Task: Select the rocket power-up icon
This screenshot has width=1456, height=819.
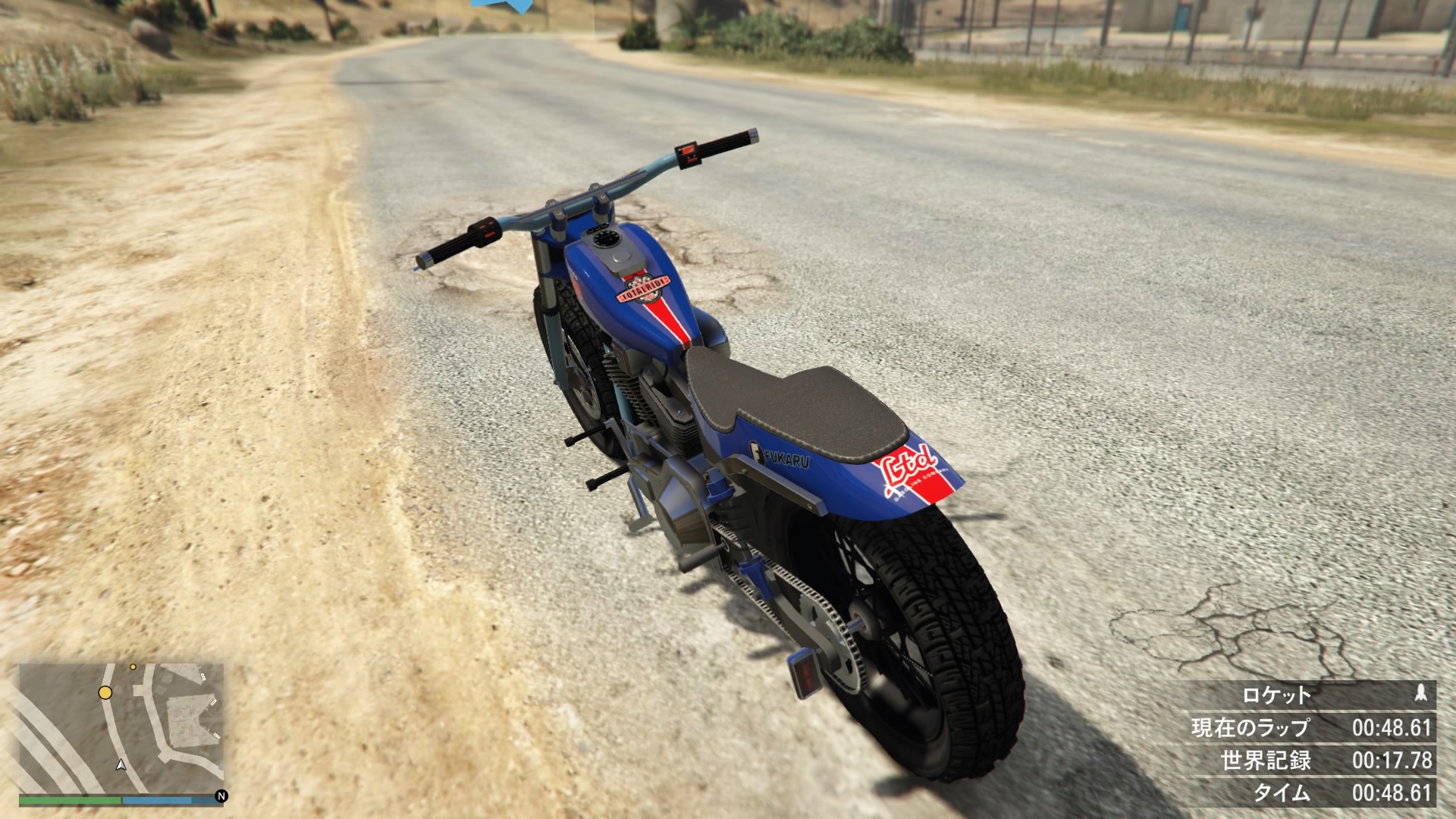Action: click(1421, 693)
